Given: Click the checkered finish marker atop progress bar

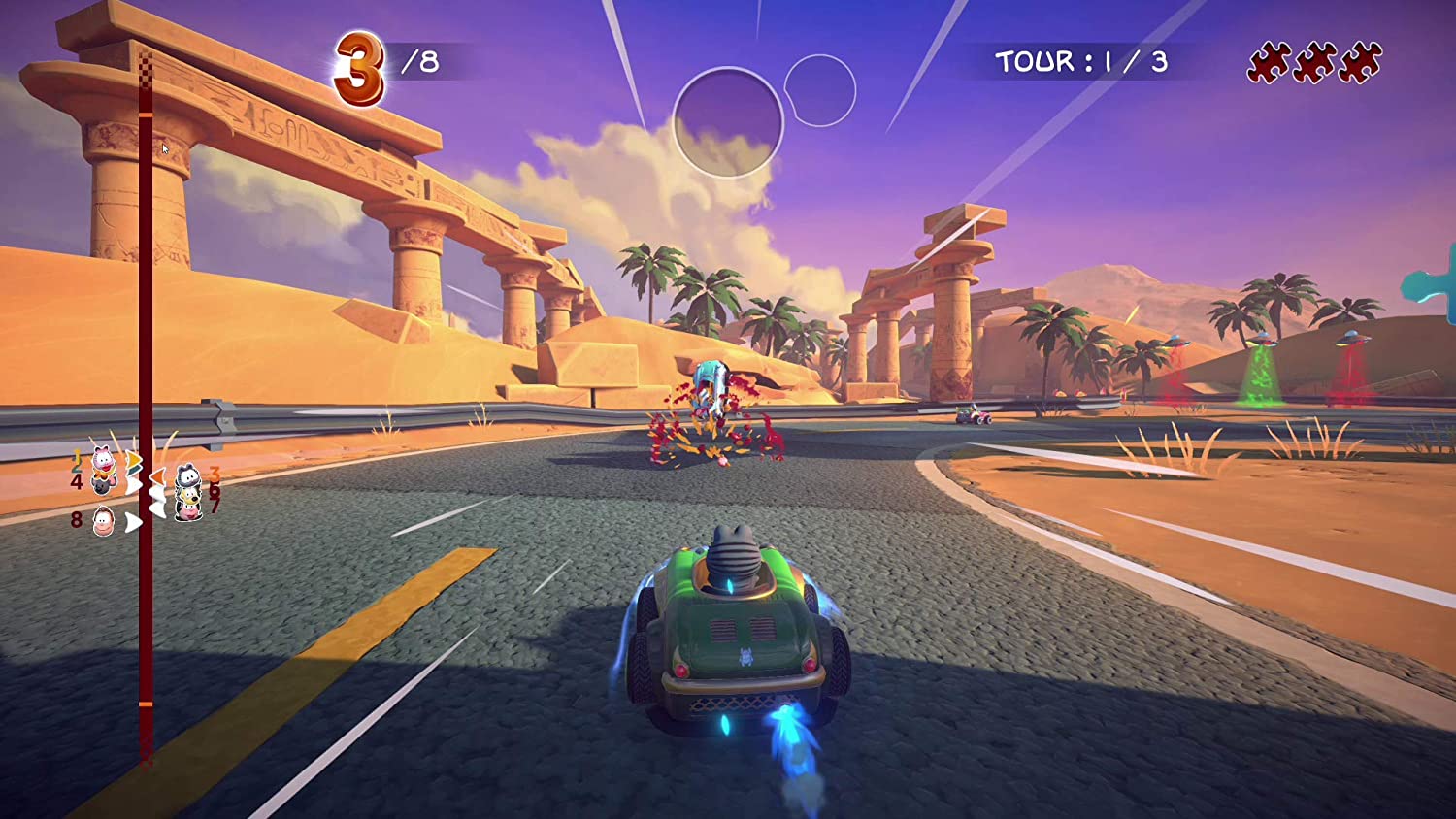Looking at the screenshot, I should (x=146, y=70).
